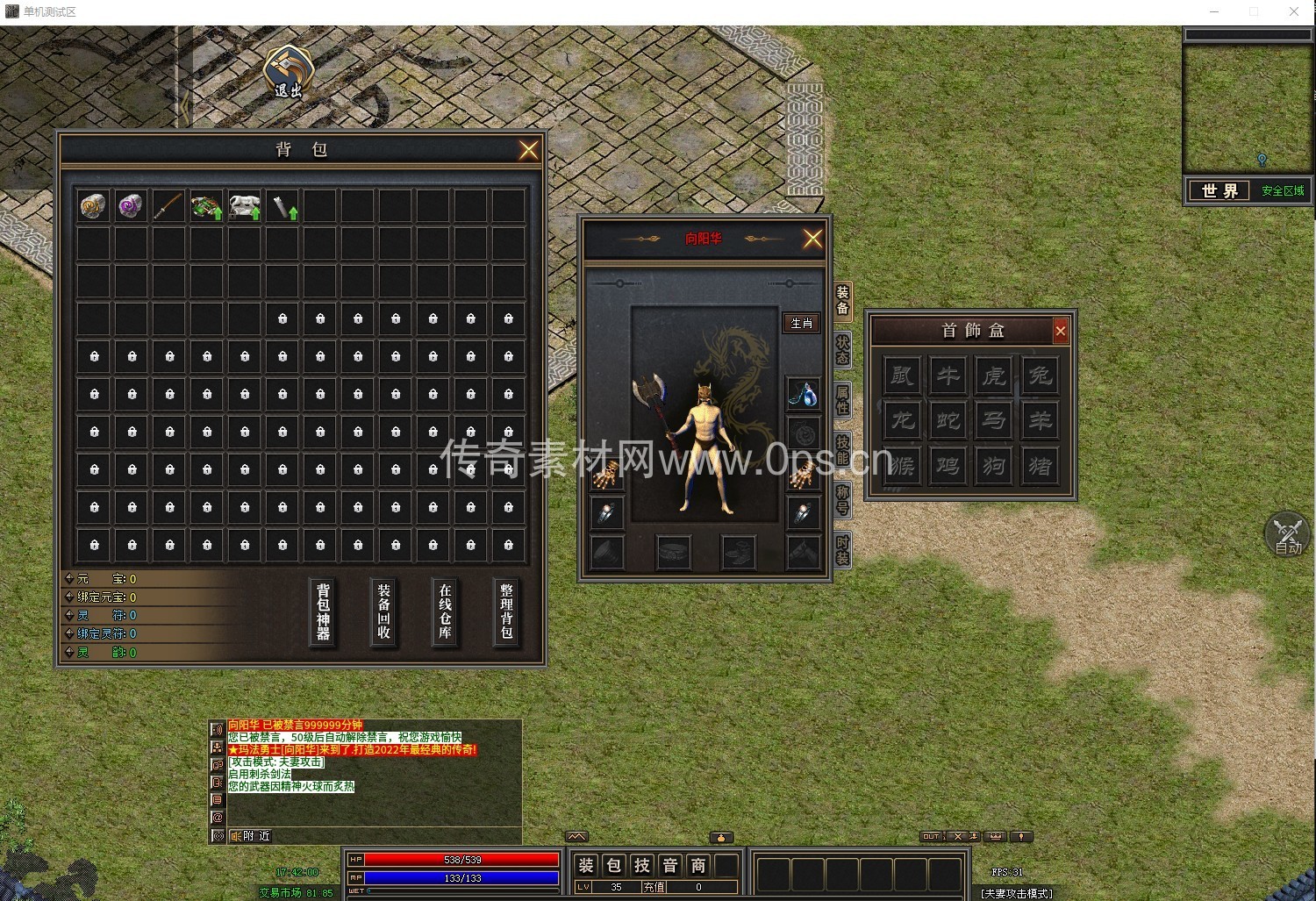Screen dimensions: 1316x901
Task: Toggle the 自动 auto-combat button
Action: [x=1287, y=534]
